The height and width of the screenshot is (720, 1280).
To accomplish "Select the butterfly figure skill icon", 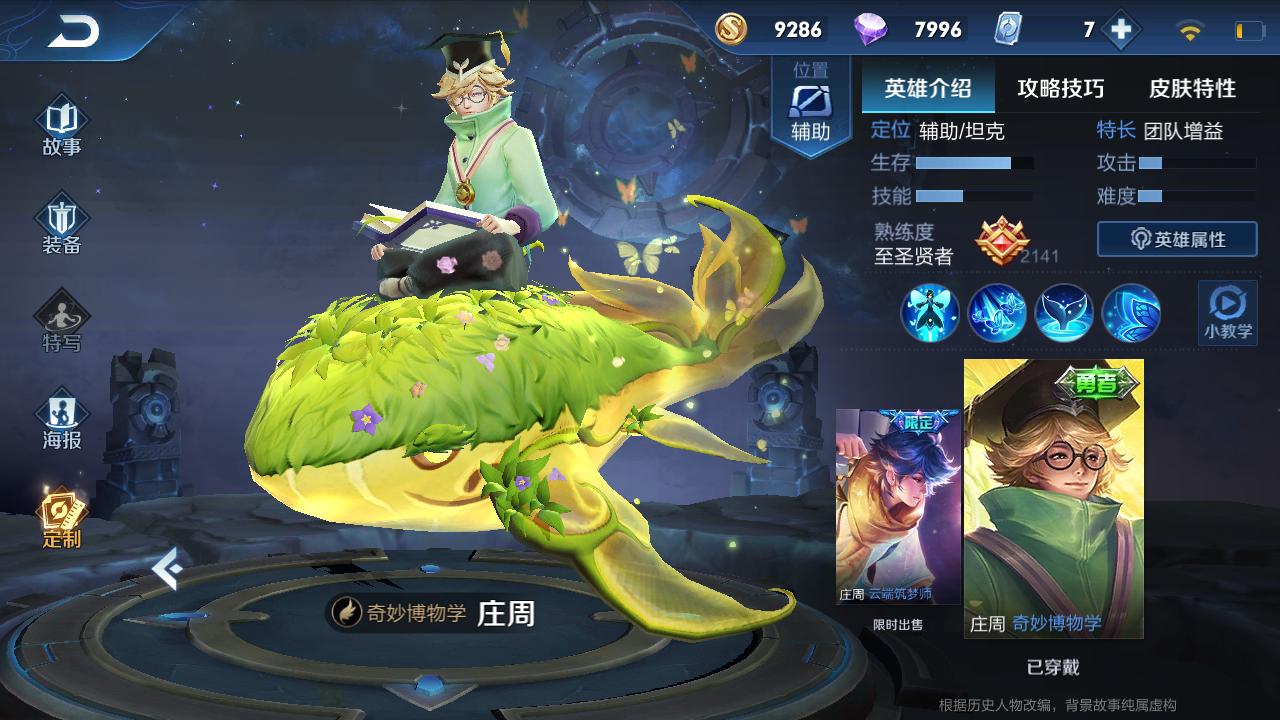I will pos(930,313).
